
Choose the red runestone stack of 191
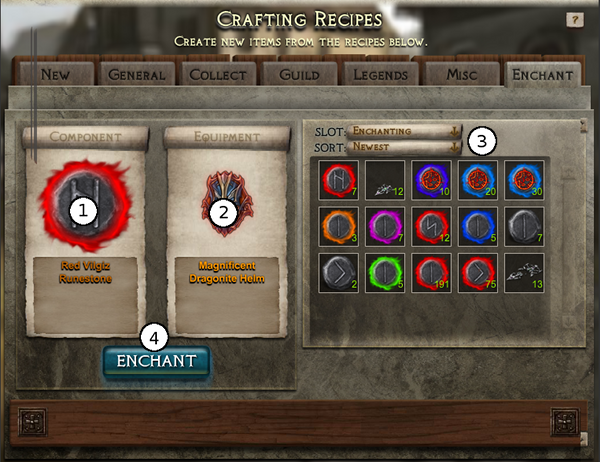[431, 272]
